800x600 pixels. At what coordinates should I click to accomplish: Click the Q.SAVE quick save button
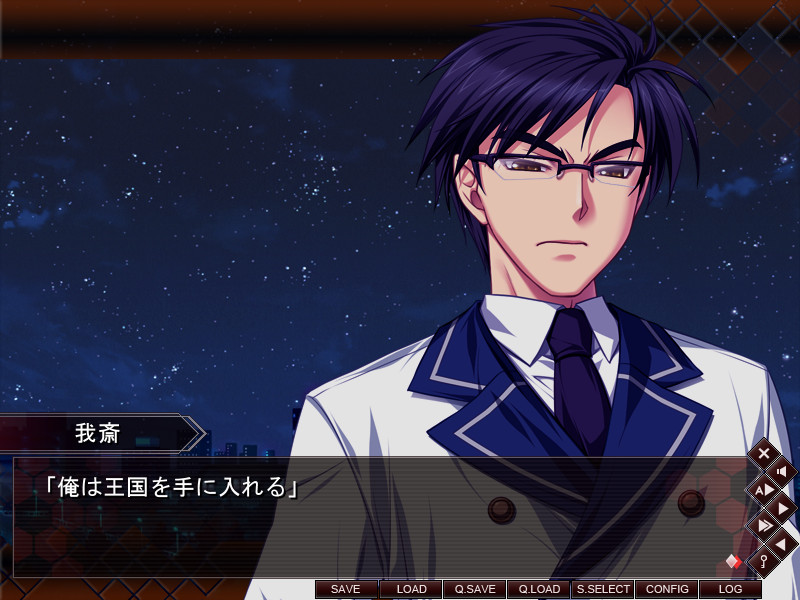pos(474,589)
